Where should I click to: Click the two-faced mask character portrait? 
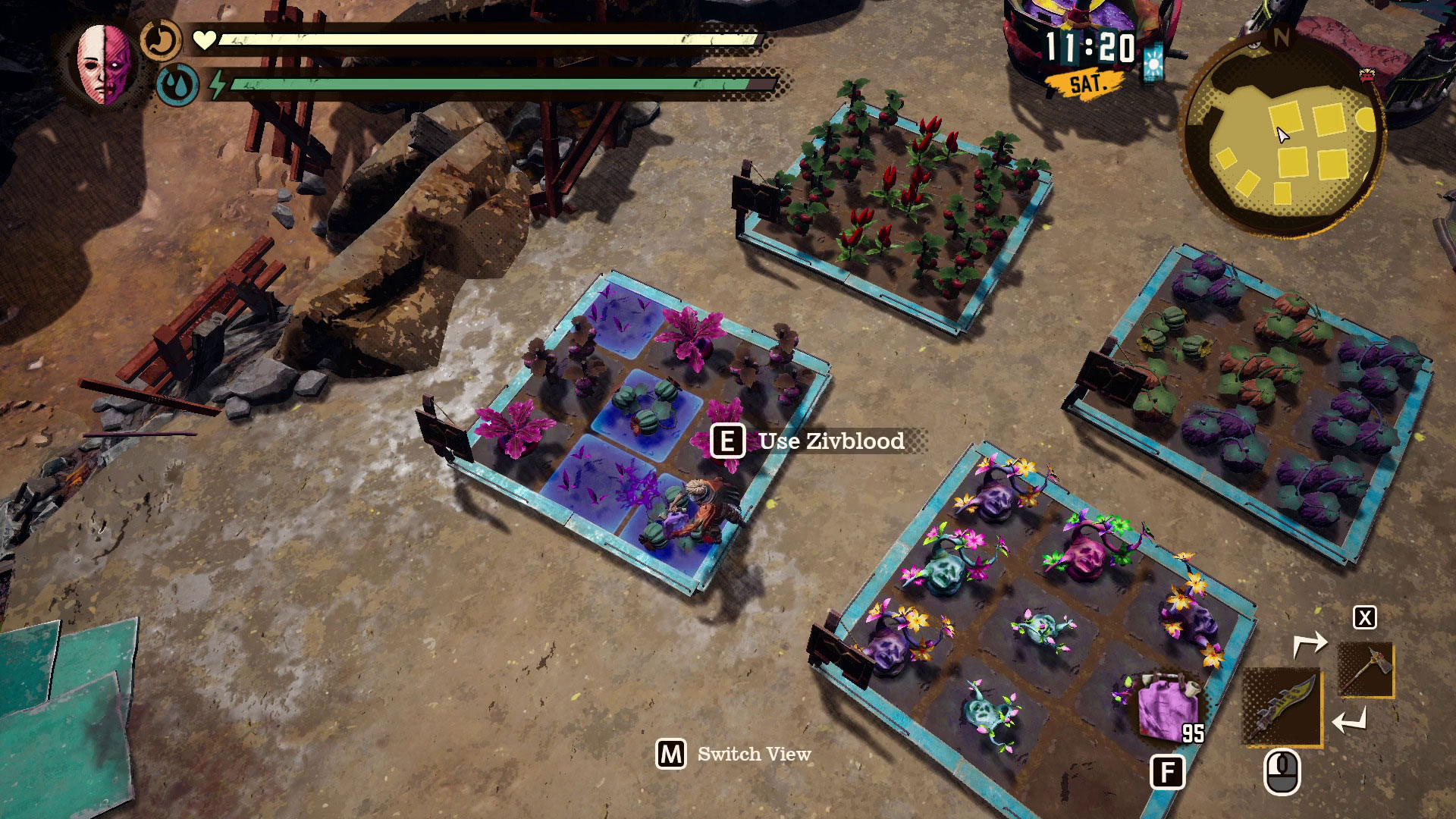(104, 65)
